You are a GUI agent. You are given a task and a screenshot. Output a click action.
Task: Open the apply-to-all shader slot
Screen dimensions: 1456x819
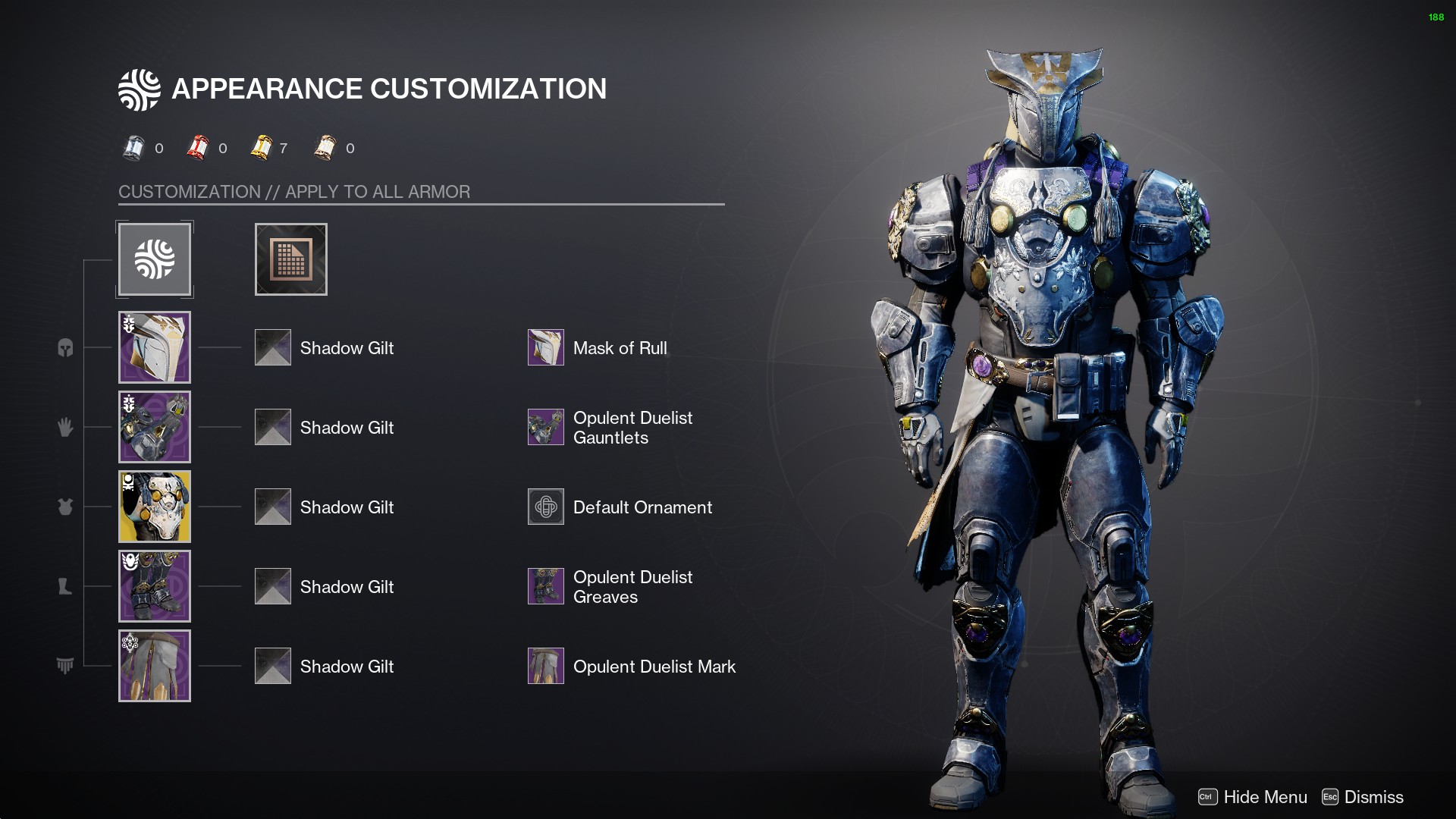coord(291,259)
